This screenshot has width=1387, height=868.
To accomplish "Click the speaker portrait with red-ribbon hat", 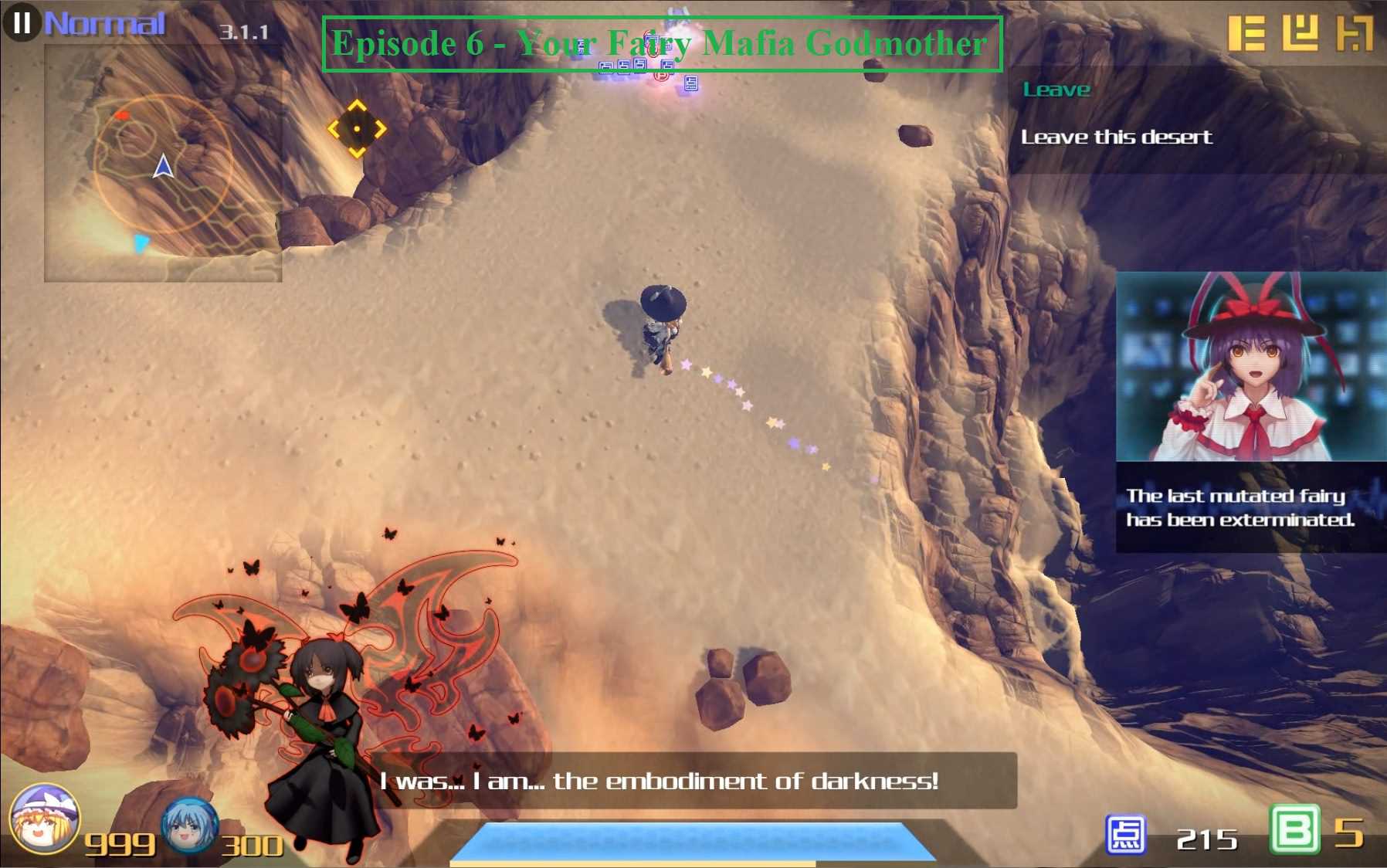I will (x=1250, y=367).
